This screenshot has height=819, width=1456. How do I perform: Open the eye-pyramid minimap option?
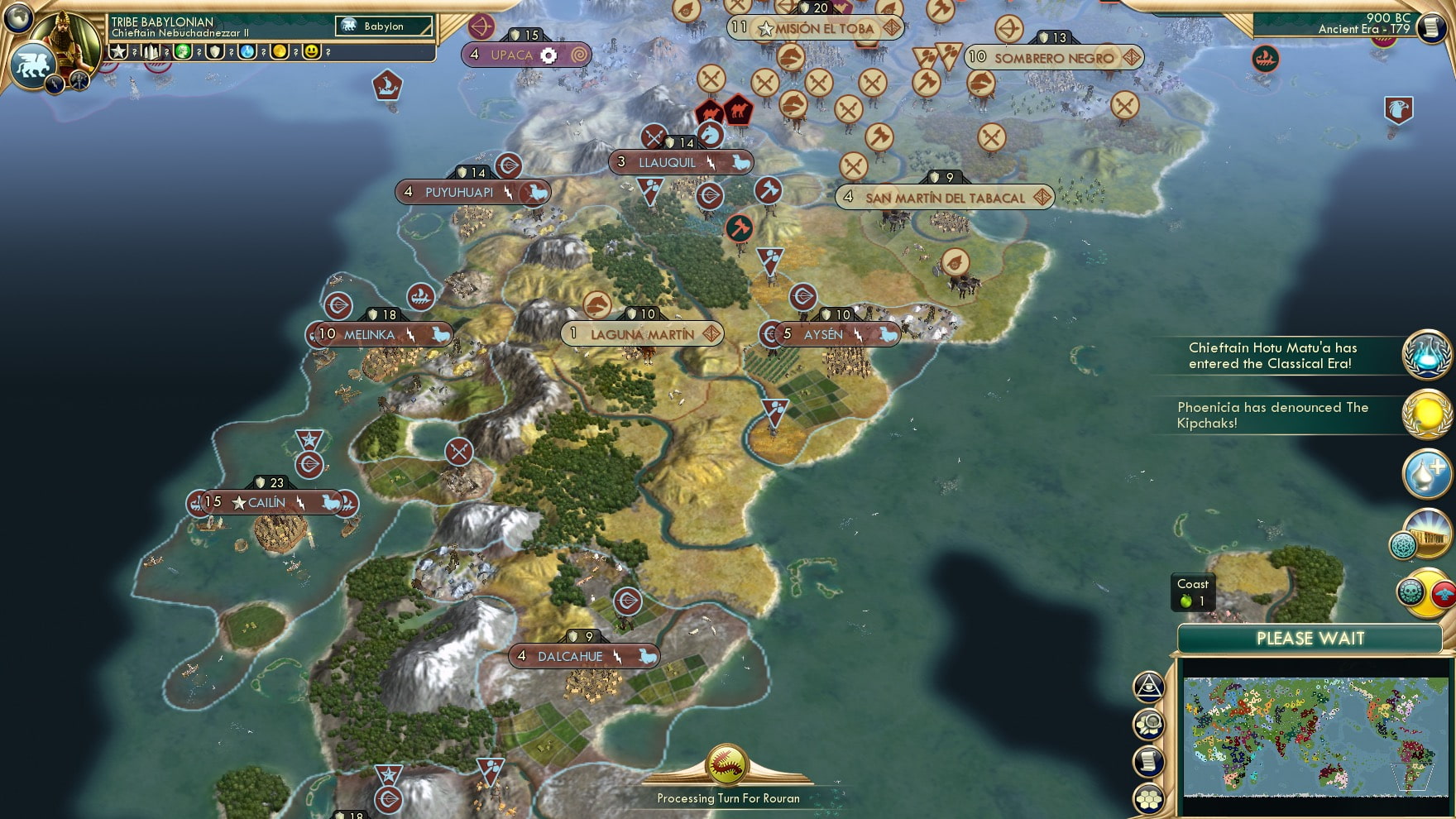(x=1148, y=687)
